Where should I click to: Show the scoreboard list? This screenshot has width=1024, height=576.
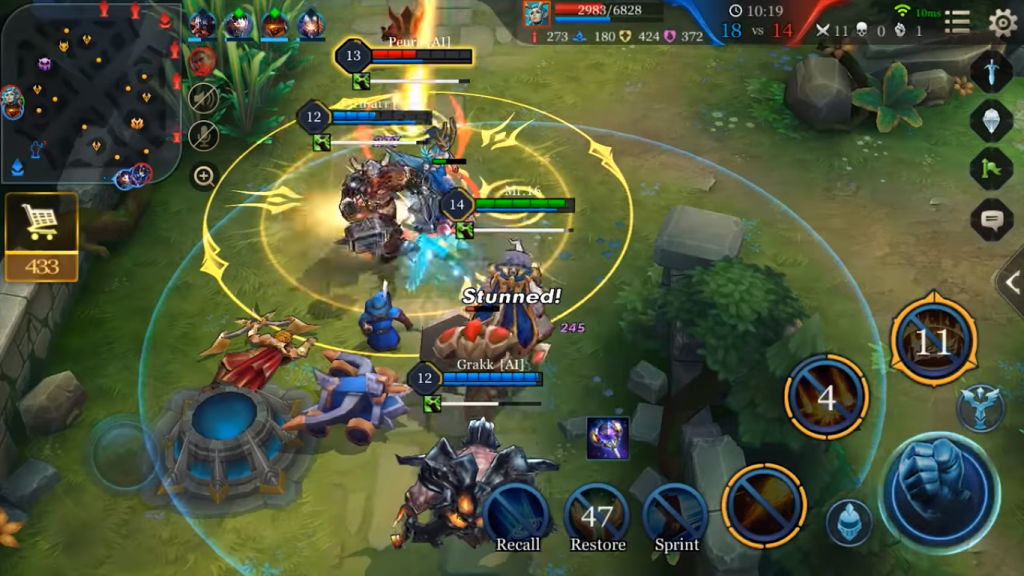coord(957,22)
